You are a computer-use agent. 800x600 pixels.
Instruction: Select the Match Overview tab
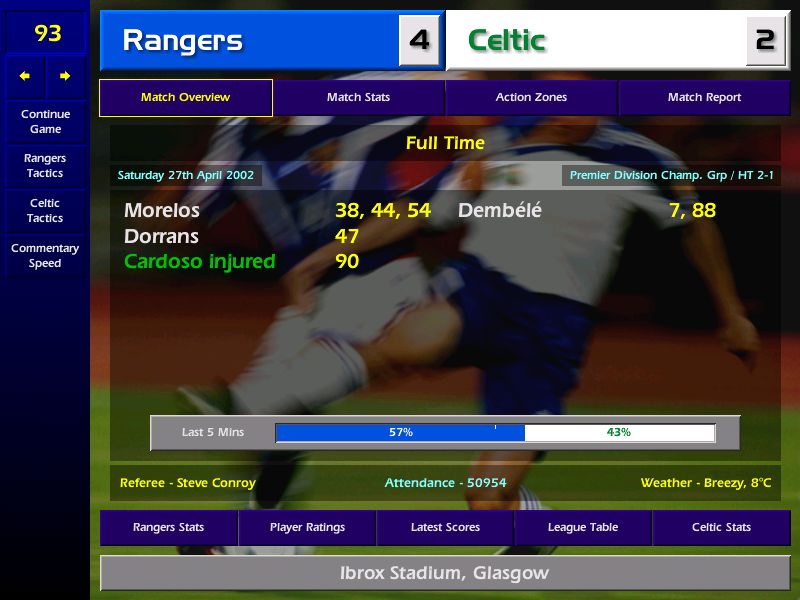point(185,98)
